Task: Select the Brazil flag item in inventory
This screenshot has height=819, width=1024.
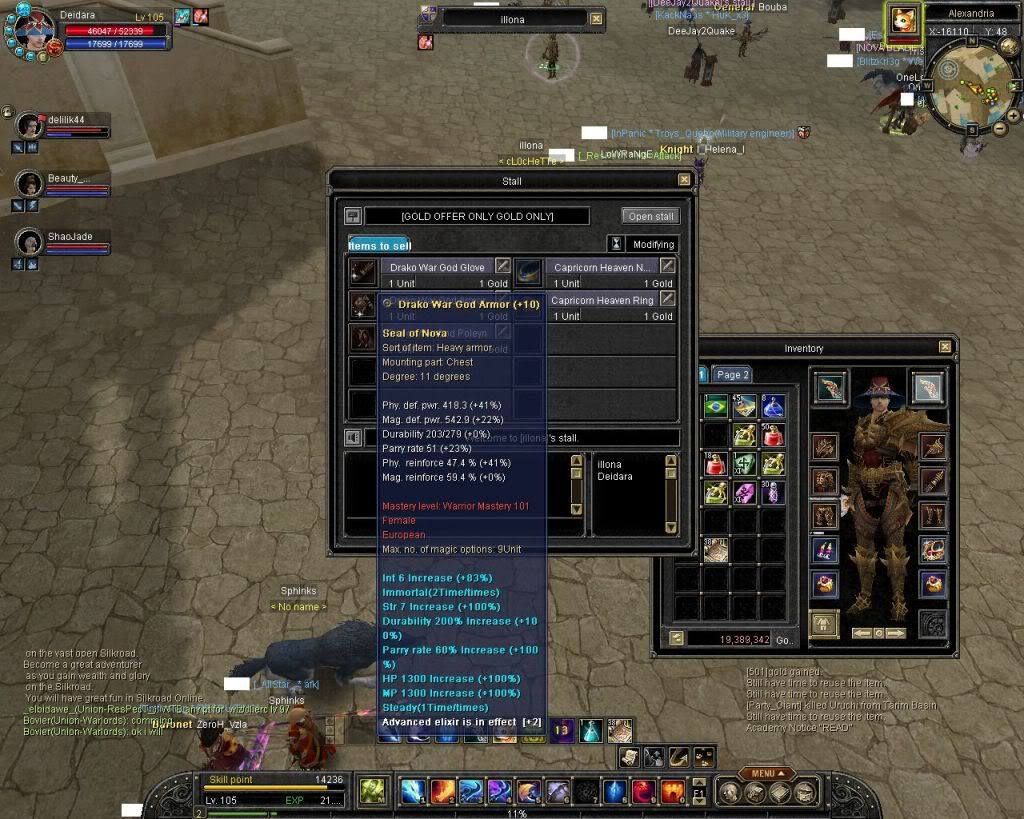Action: (x=715, y=406)
